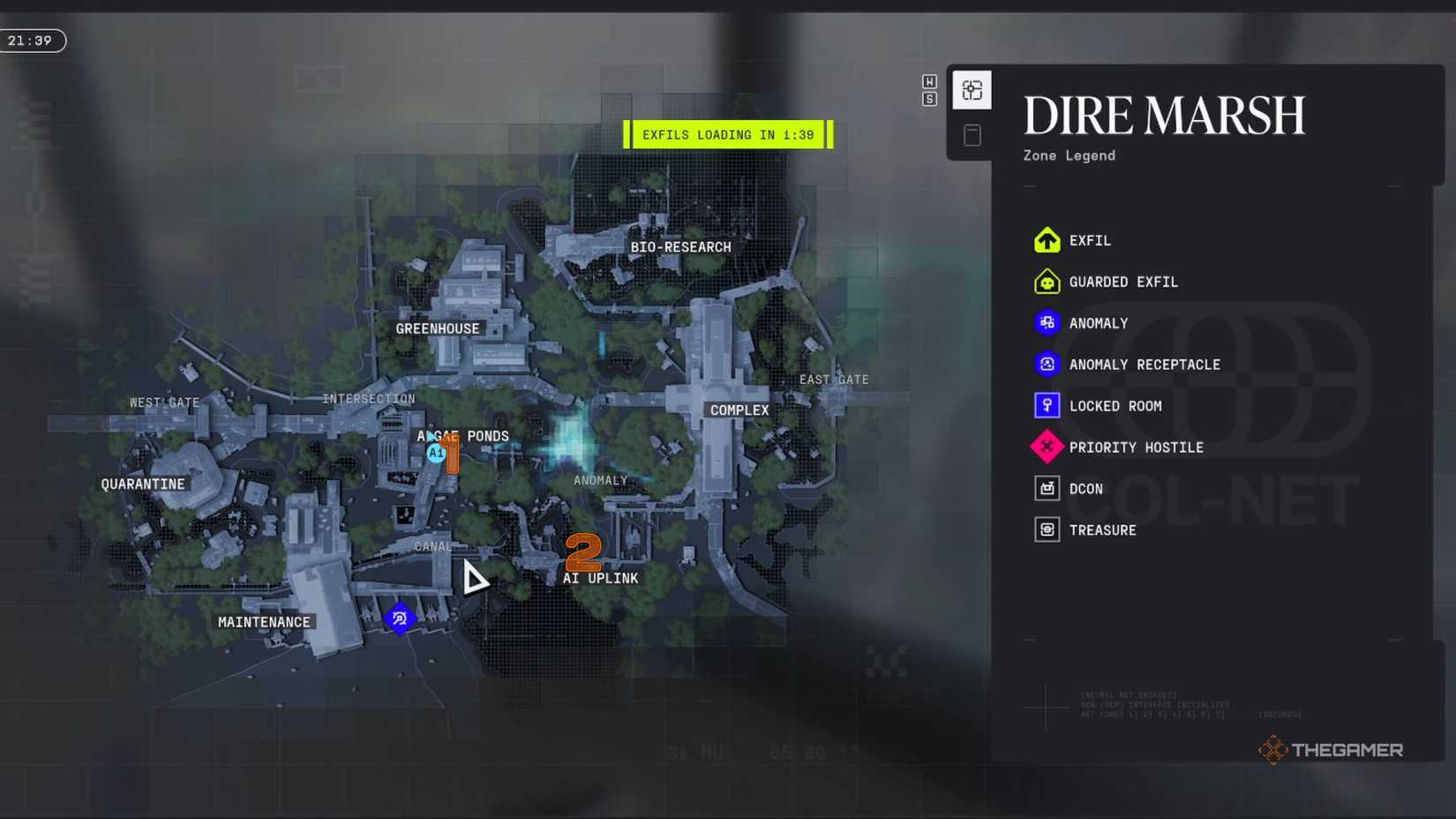Select the Treasure legend icon
1456x819 pixels.
pyautogui.click(x=1047, y=530)
